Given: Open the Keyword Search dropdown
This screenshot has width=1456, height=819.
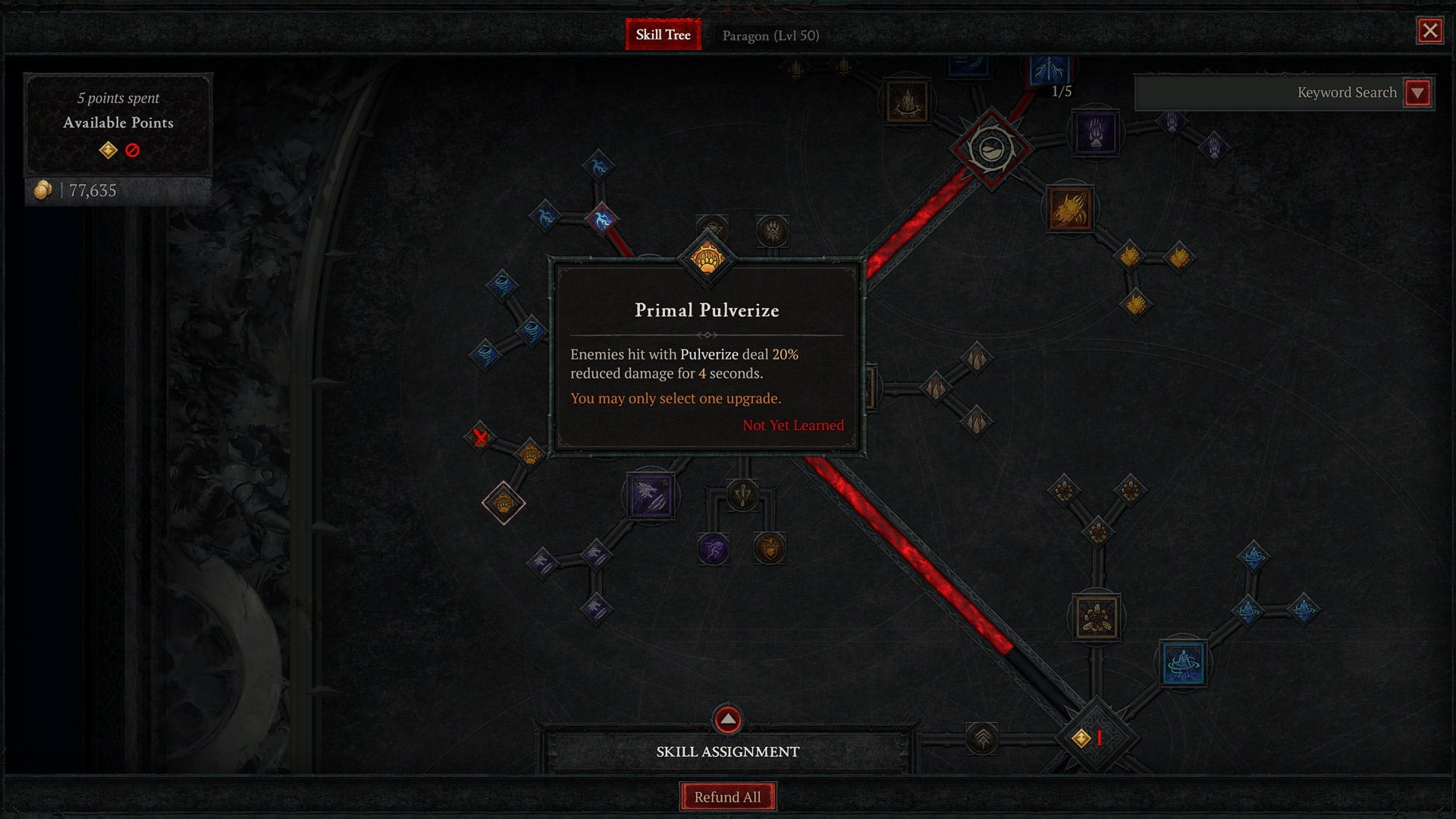Looking at the screenshot, I should (1417, 93).
